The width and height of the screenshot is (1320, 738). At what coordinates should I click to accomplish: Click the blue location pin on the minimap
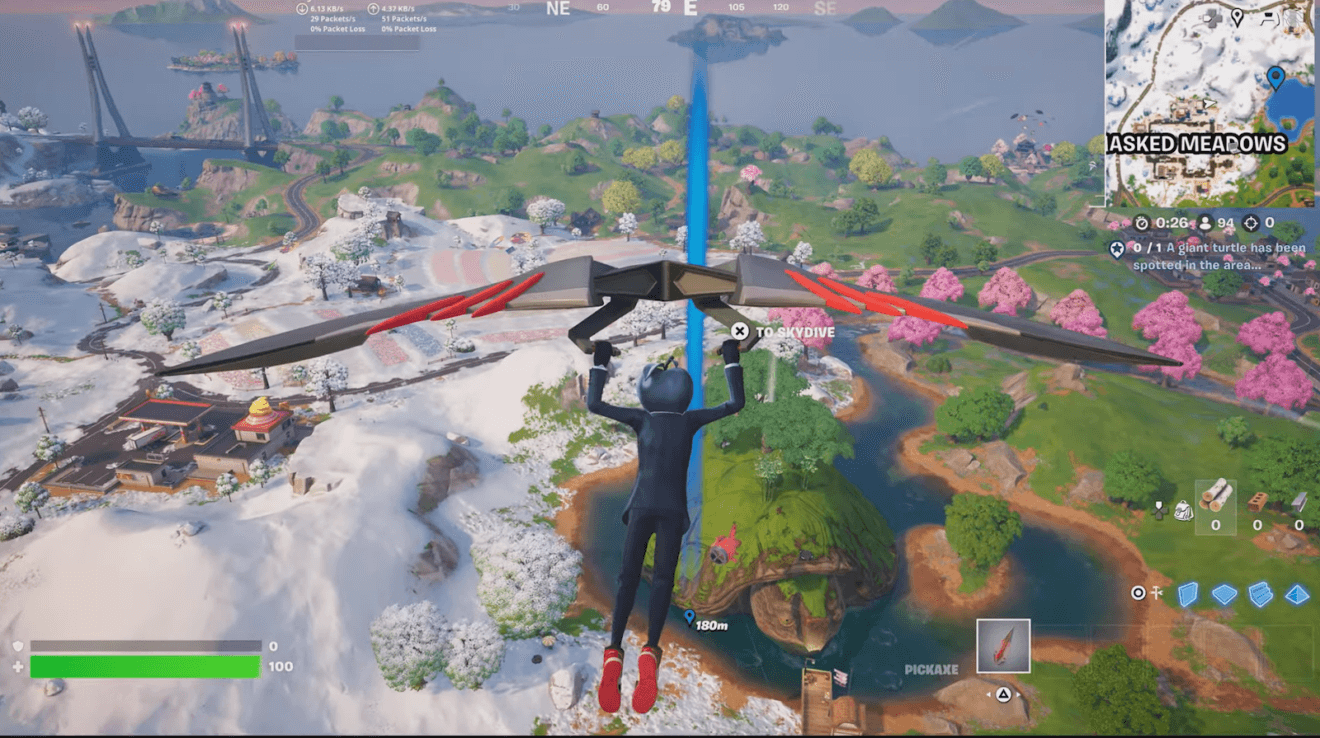pos(1275,75)
